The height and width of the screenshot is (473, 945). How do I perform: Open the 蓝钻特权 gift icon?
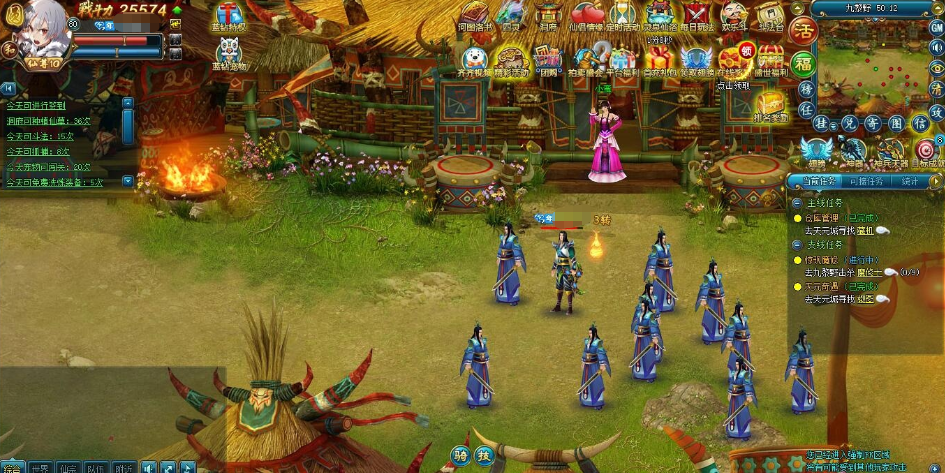tap(229, 17)
